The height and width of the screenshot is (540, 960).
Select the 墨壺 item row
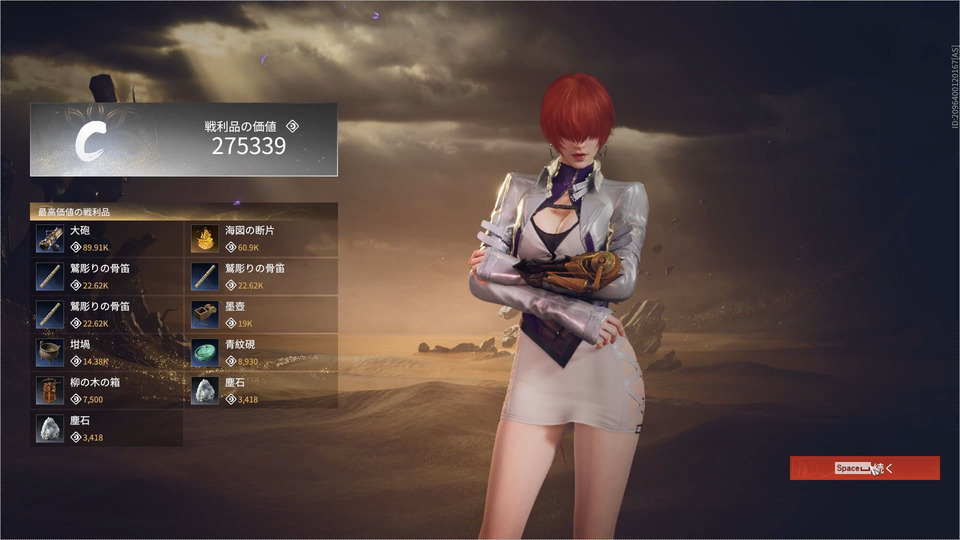coord(264,314)
